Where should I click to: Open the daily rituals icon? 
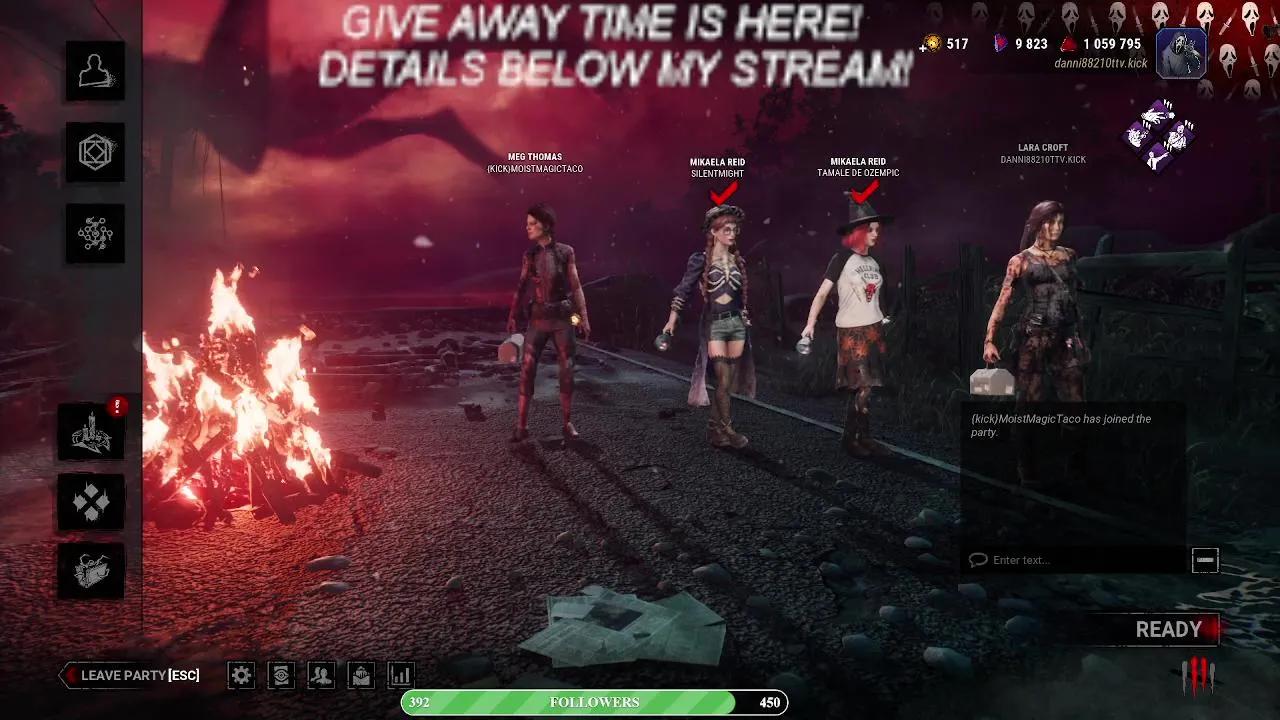pyautogui.click(x=90, y=500)
